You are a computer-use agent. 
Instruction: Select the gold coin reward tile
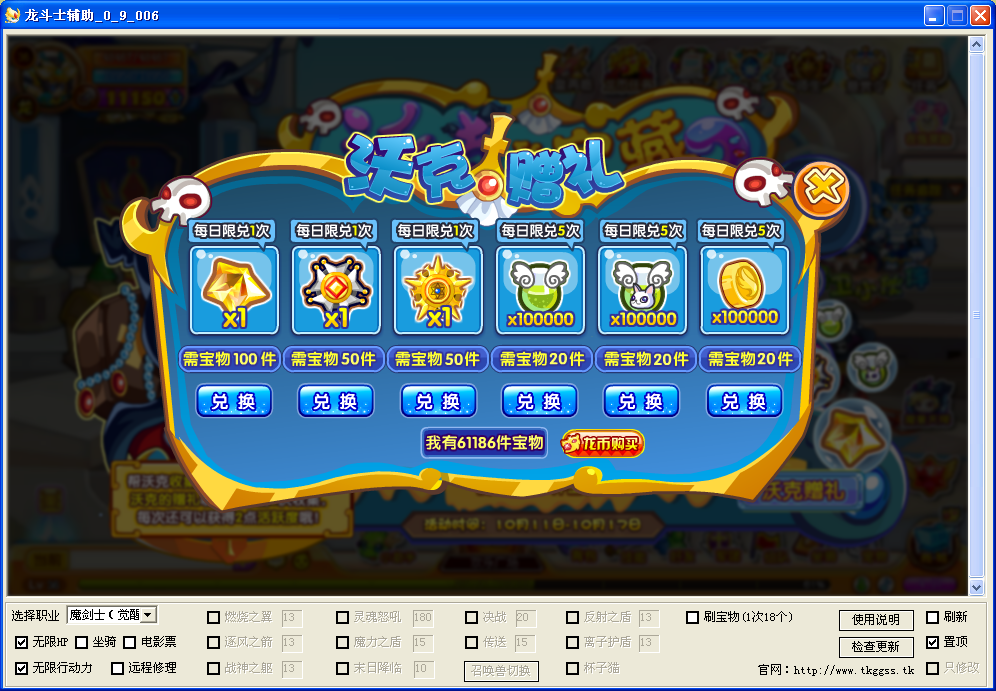coord(744,290)
